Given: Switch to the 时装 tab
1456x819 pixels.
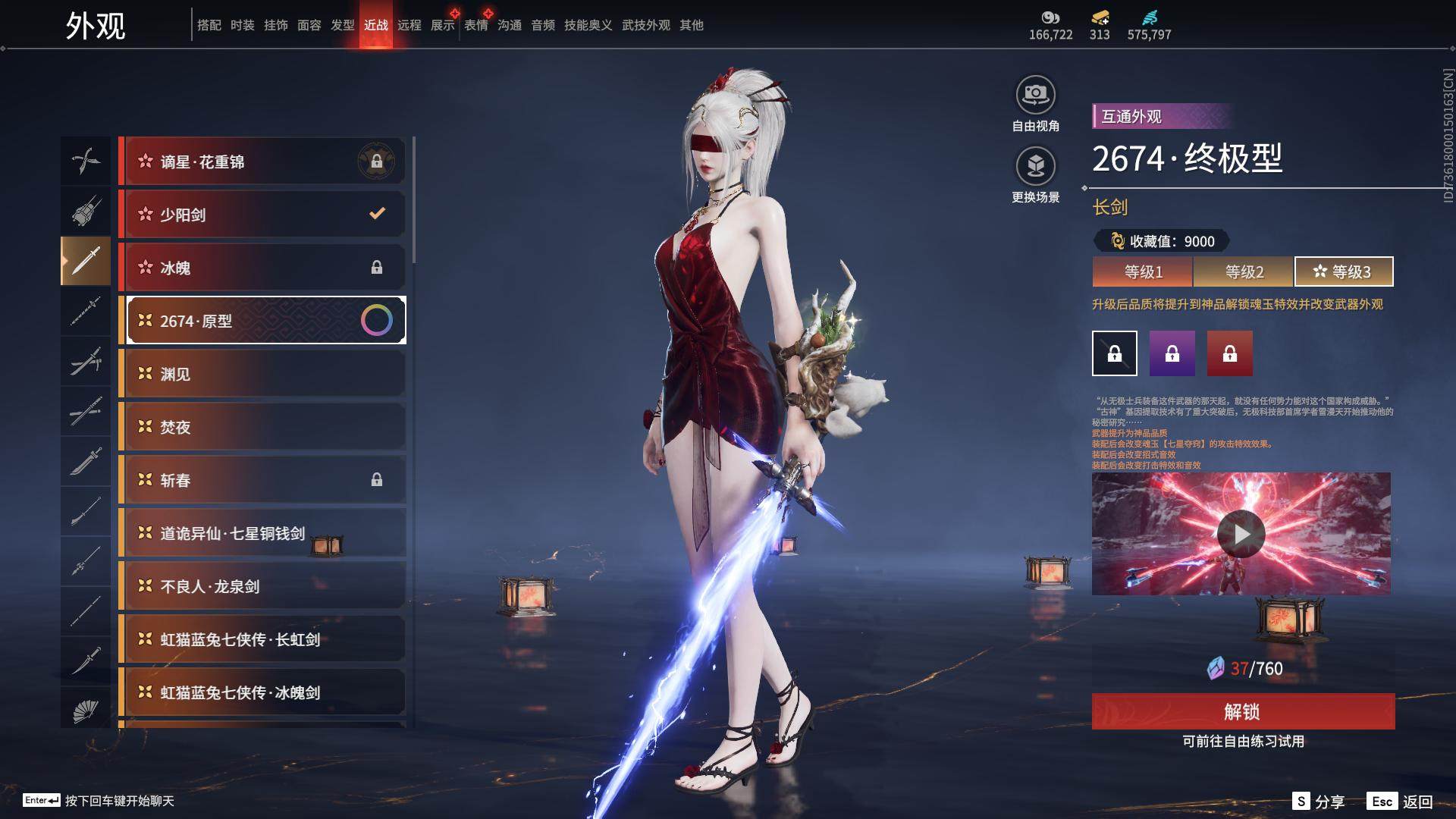Looking at the screenshot, I should click(243, 25).
